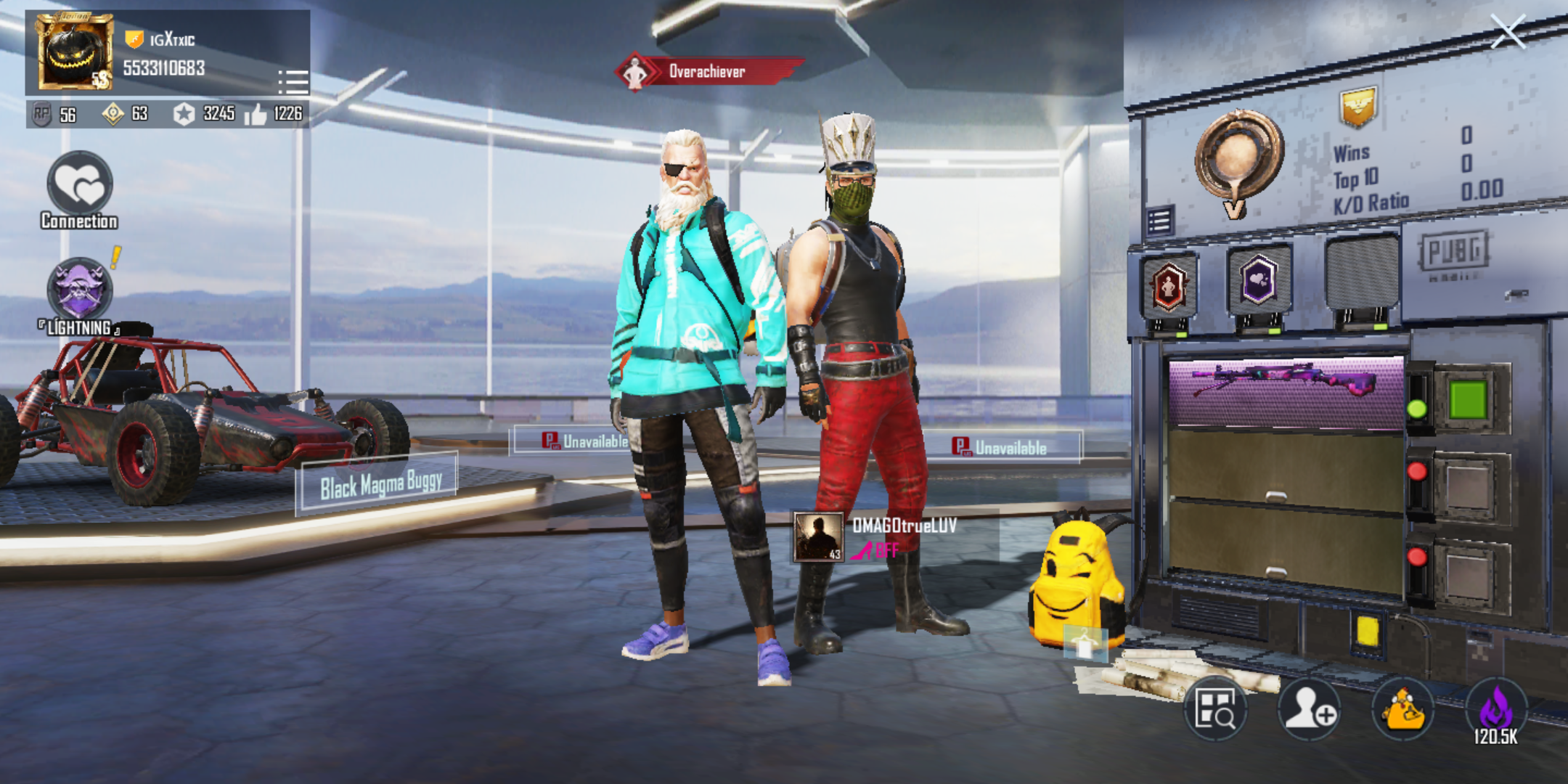Select the Overachiever title banner

pyautogui.click(x=706, y=72)
